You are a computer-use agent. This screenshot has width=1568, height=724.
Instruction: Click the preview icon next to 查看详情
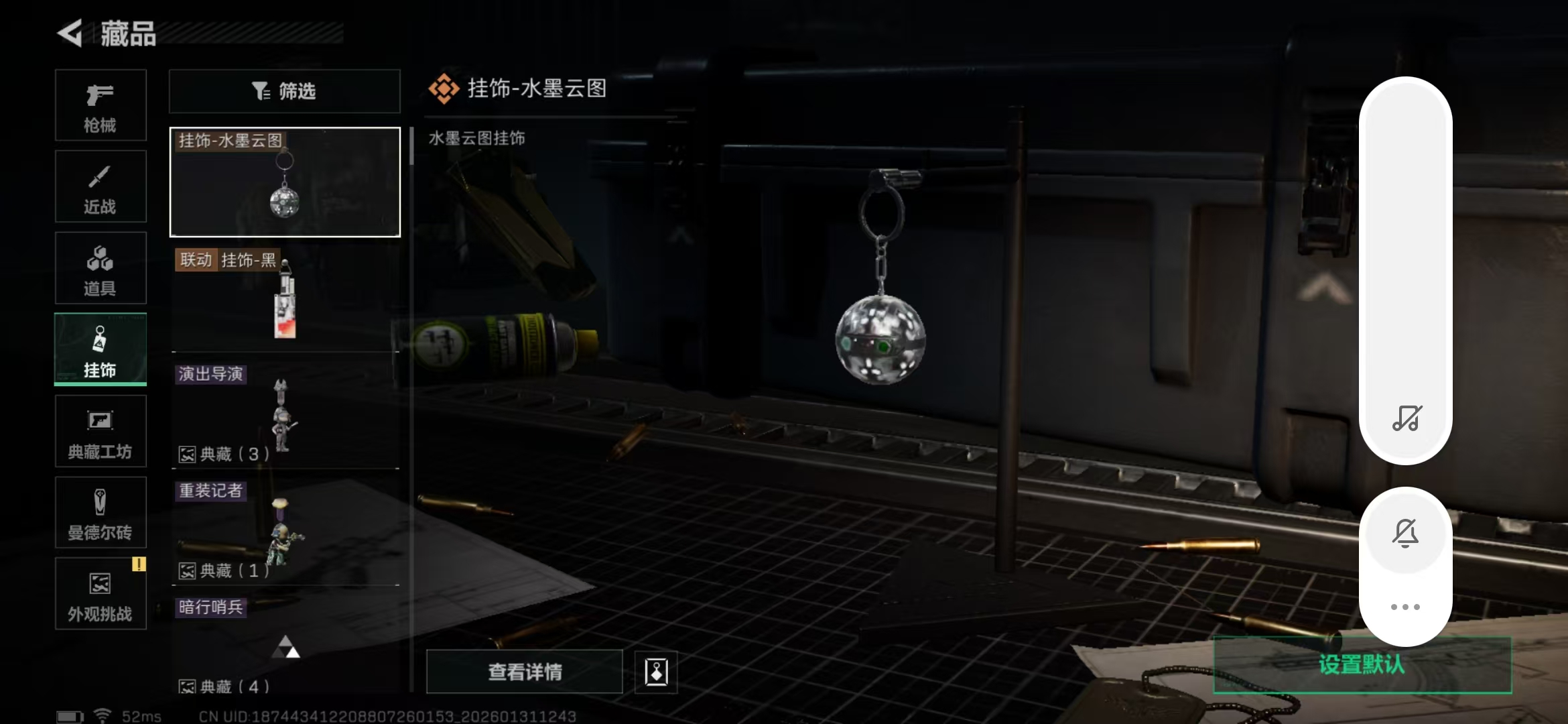point(655,672)
